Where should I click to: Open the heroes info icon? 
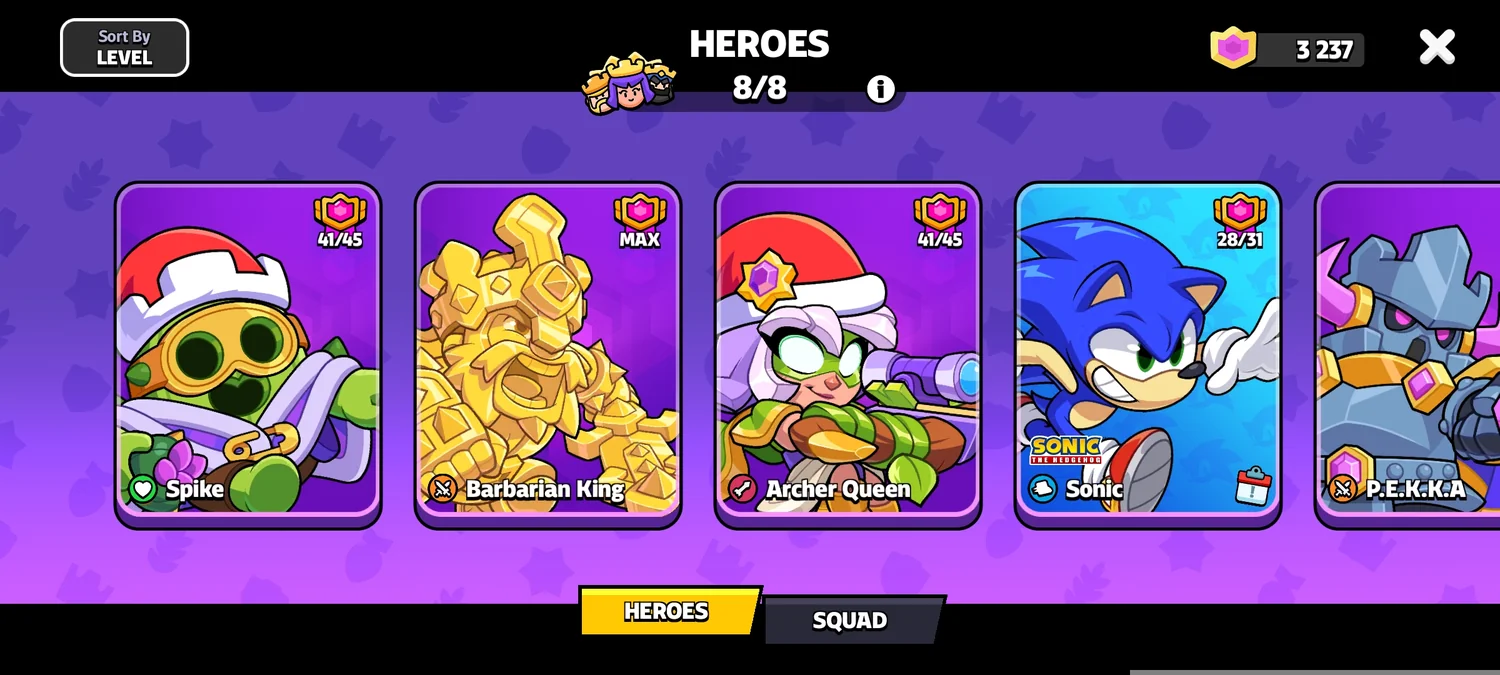point(880,89)
